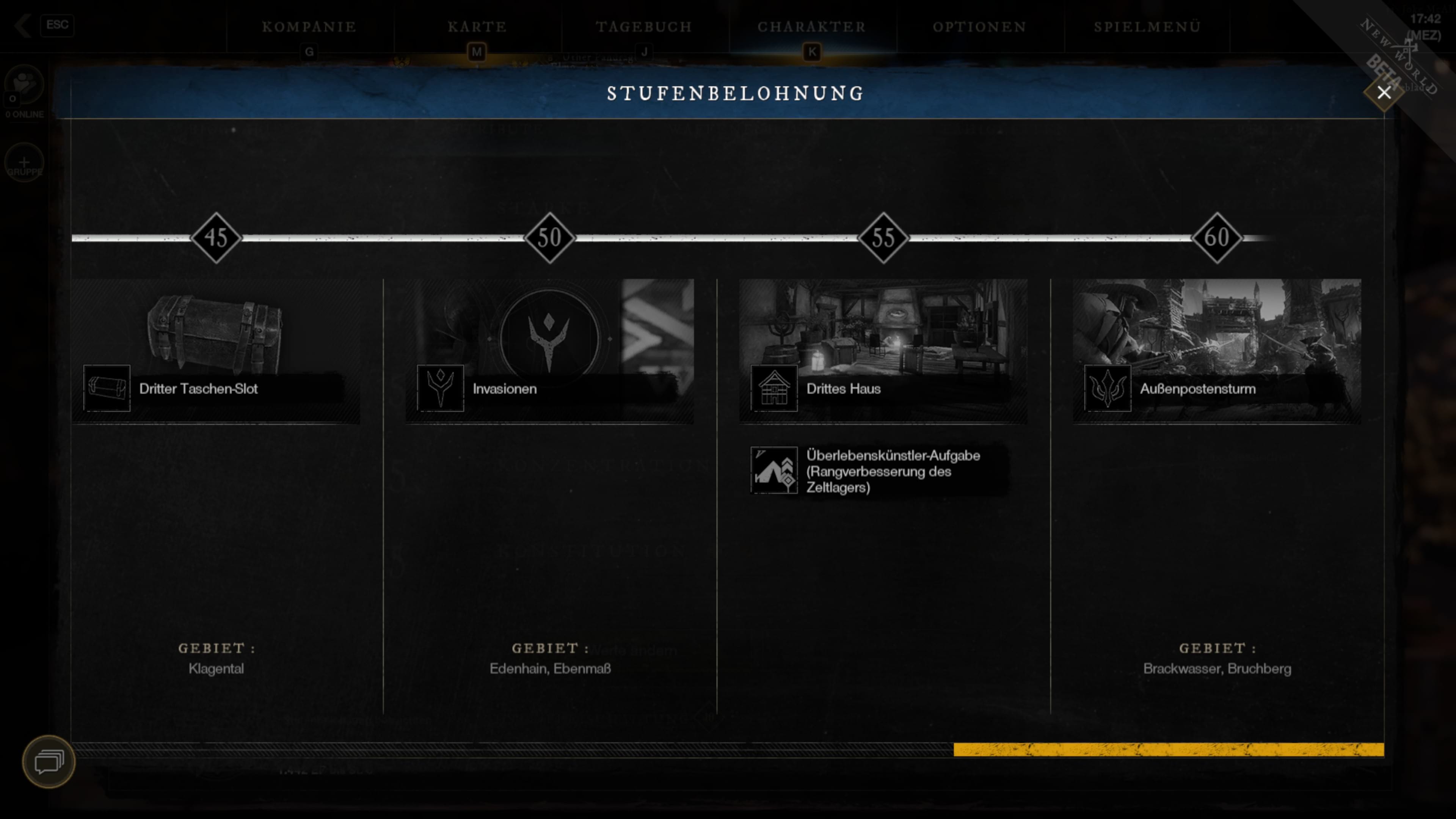Viewport: 1456px width, 819px height.
Task: Open the Spielmenü tab
Action: (x=1147, y=27)
